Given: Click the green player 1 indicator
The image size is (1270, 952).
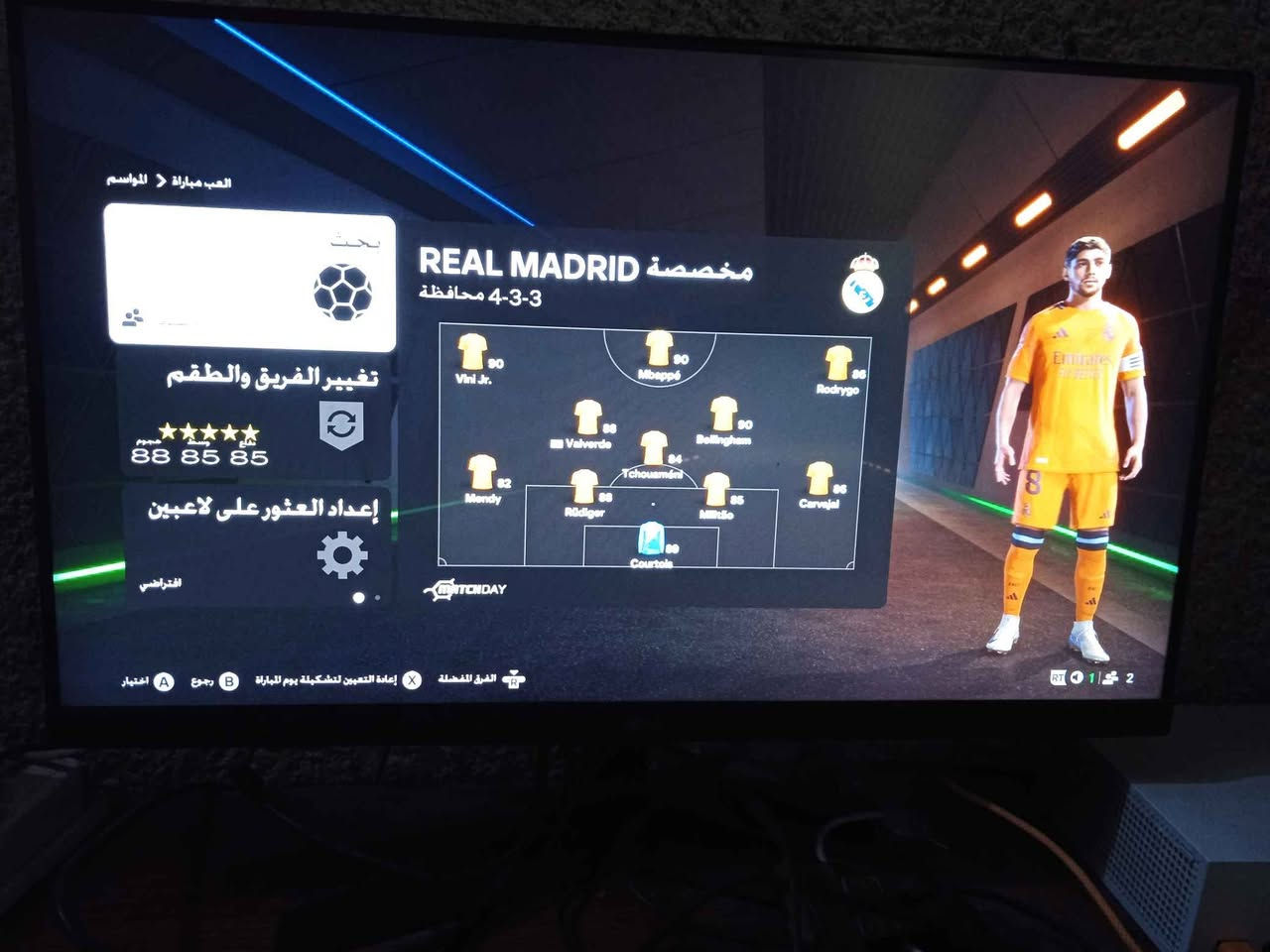Looking at the screenshot, I should click(1092, 679).
